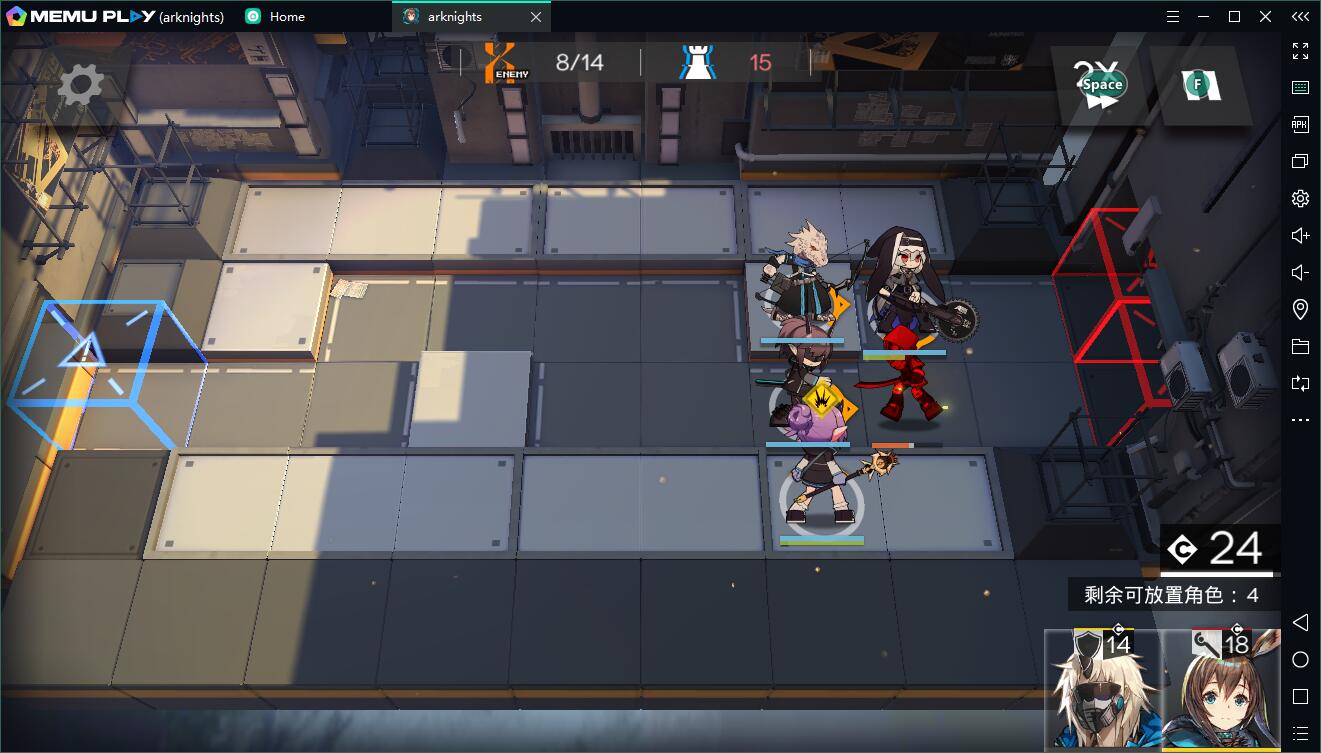Toggle emulator fullscreen mode
This screenshot has height=753, width=1321.
[1300, 51]
